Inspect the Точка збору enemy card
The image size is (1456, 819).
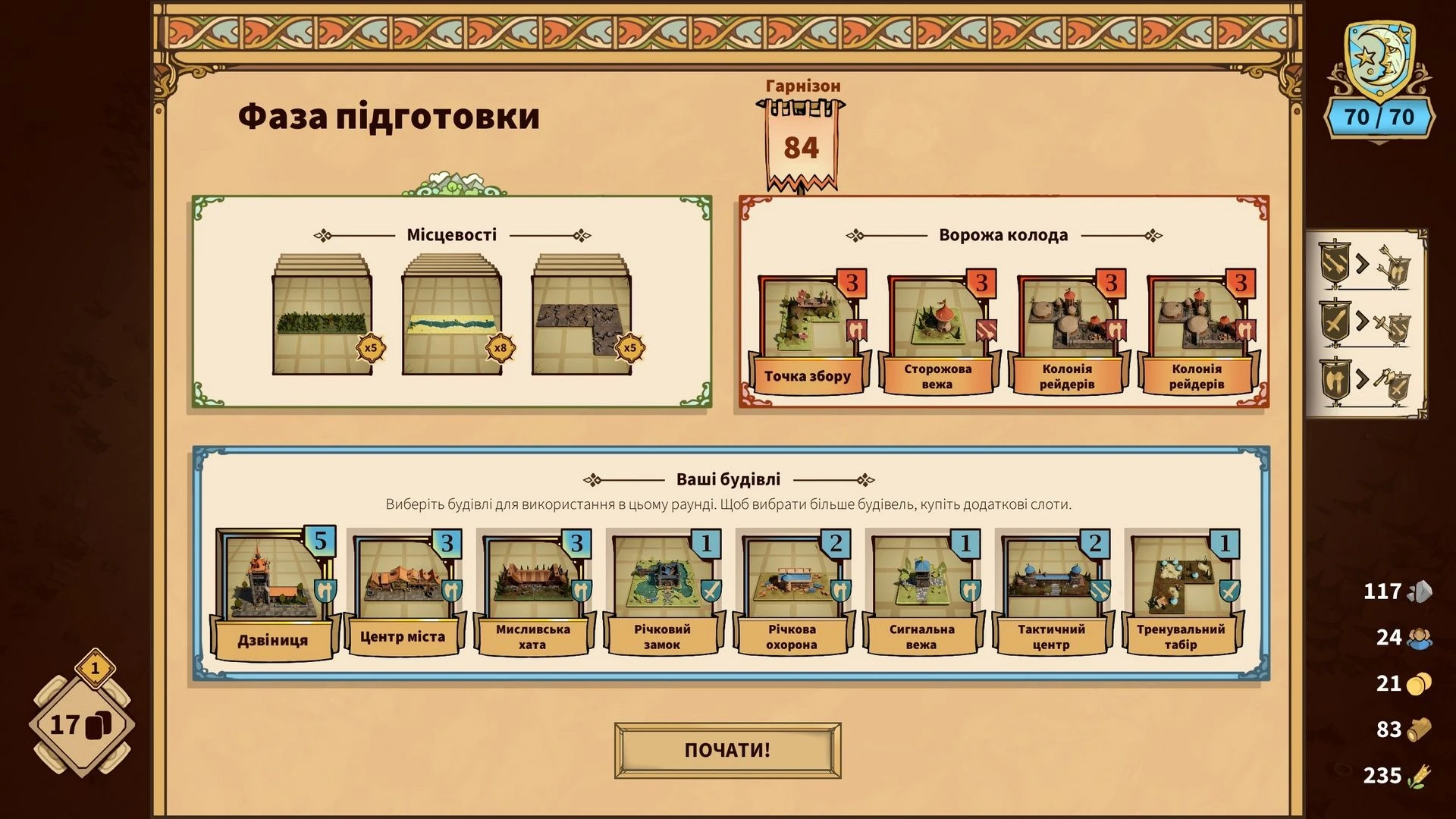[808, 335]
